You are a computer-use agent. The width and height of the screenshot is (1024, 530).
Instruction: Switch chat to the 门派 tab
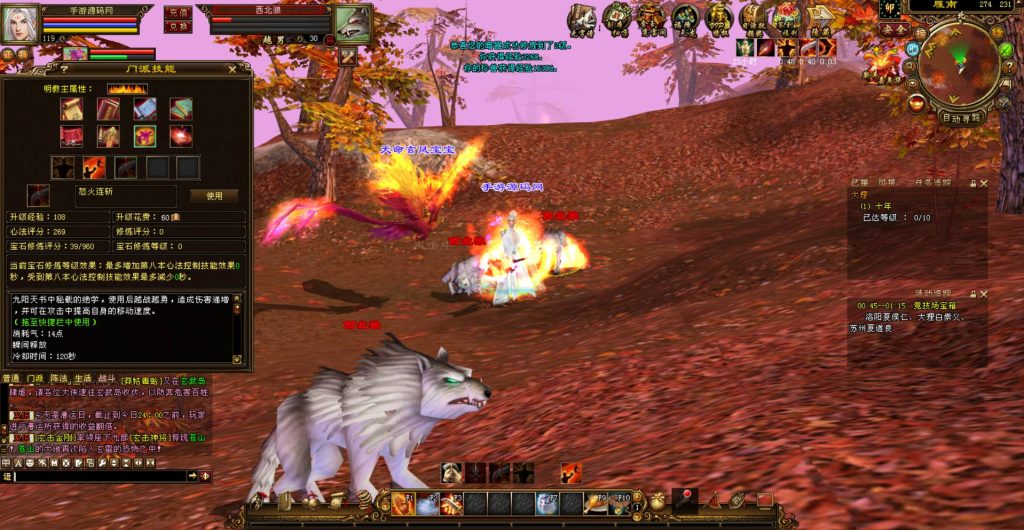pyautogui.click(x=36, y=378)
